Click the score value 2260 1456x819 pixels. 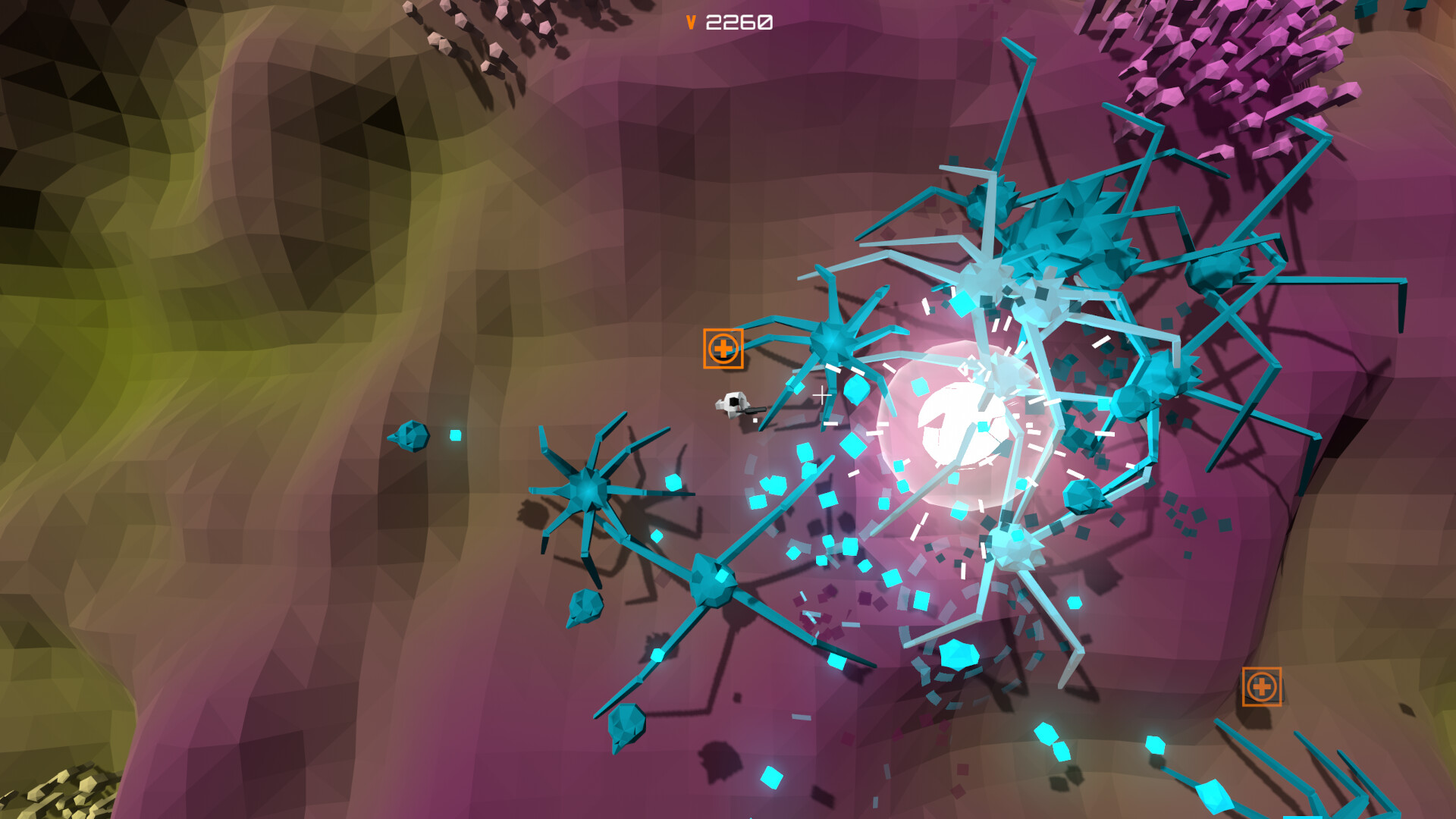pyautogui.click(x=737, y=22)
